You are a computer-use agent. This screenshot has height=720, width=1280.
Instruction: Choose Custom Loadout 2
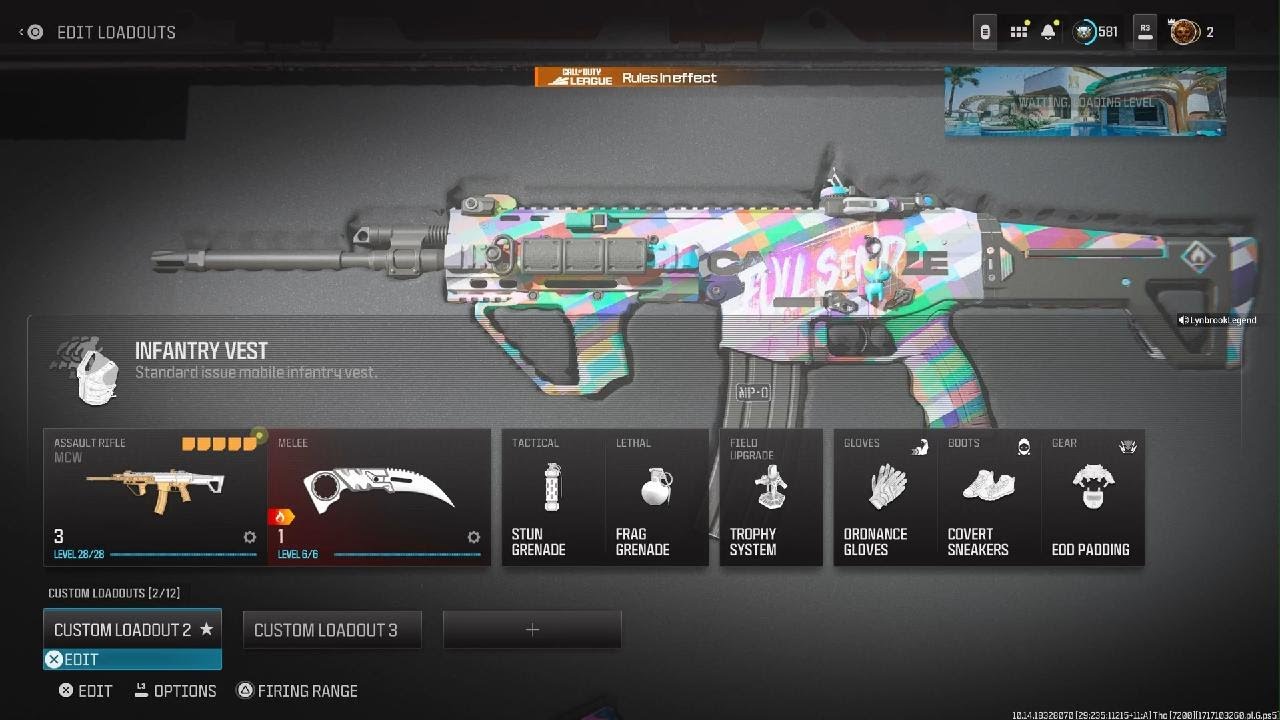tap(132, 630)
